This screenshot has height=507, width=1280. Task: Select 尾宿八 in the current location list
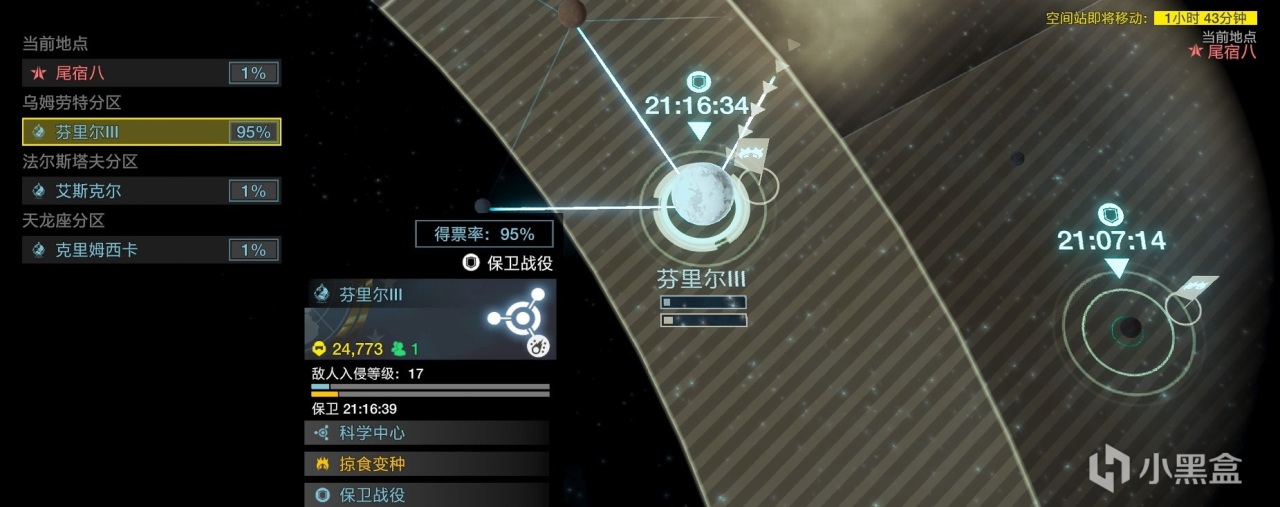(150, 73)
